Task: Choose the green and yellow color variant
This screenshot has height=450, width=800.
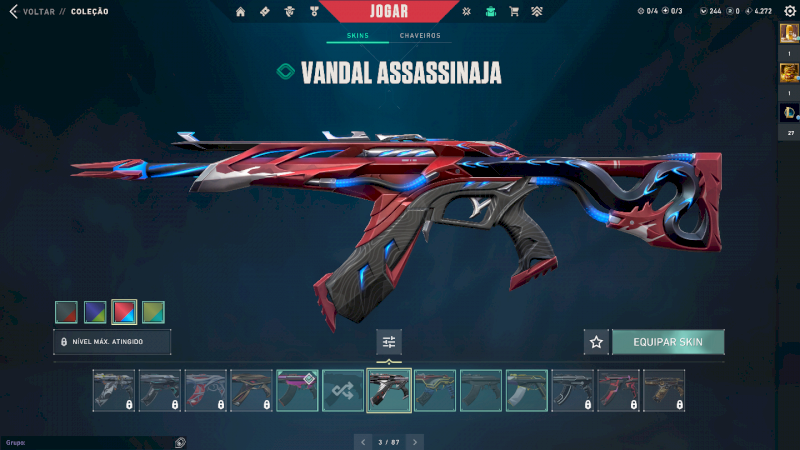Action: [153, 312]
